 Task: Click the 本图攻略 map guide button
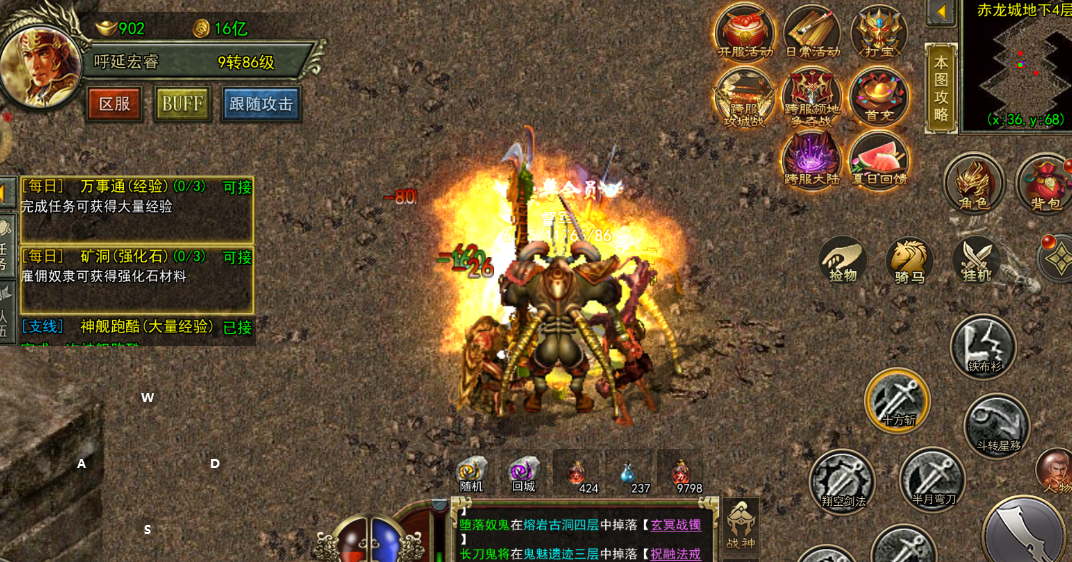coord(941,86)
